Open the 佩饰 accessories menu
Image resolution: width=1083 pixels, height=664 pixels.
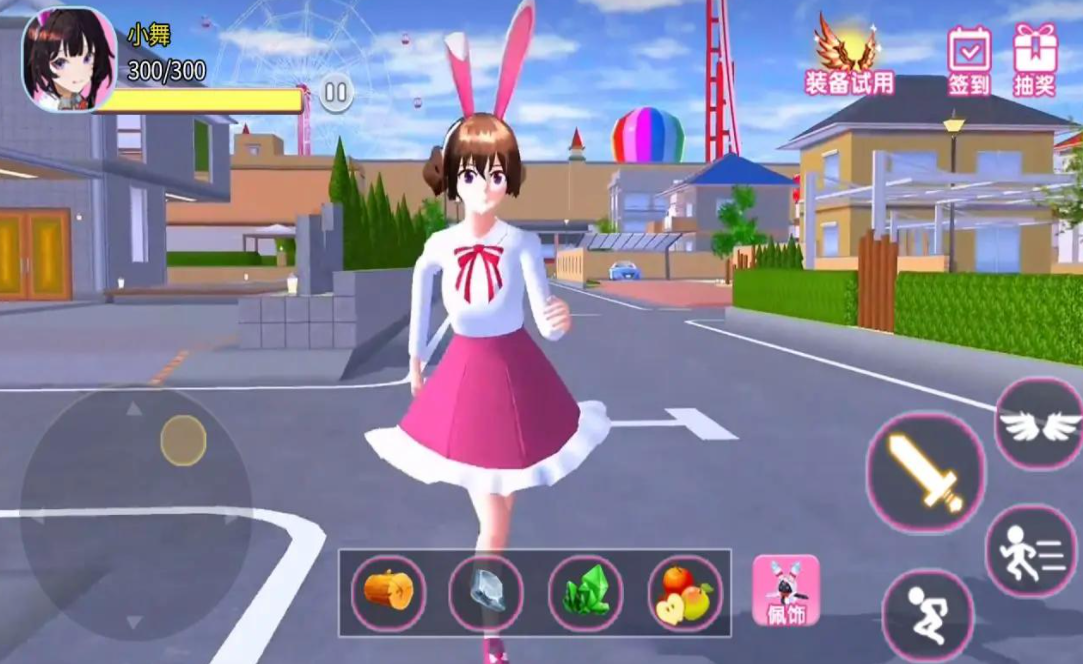click(786, 591)
